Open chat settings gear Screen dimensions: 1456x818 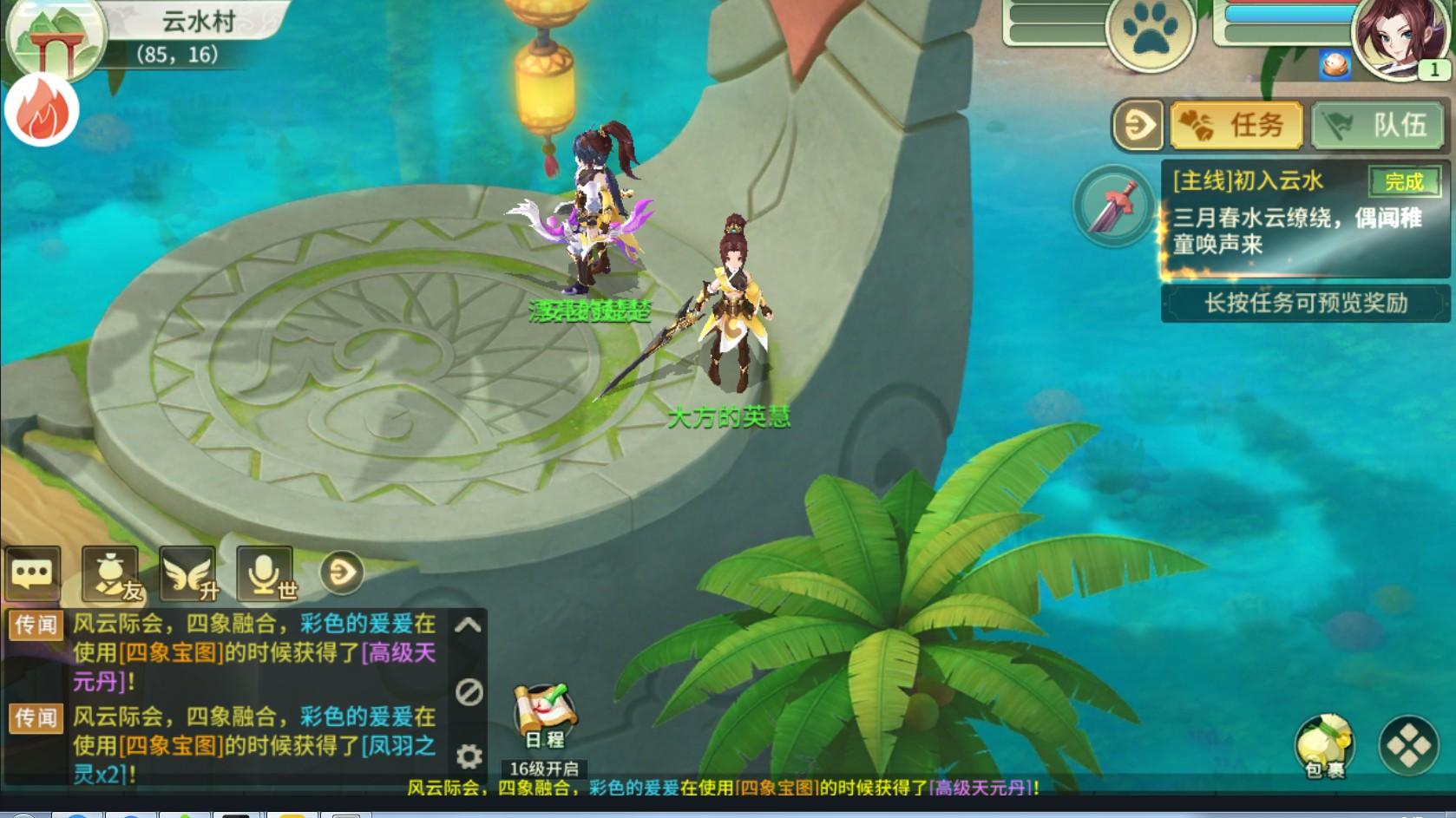[469, 756]
